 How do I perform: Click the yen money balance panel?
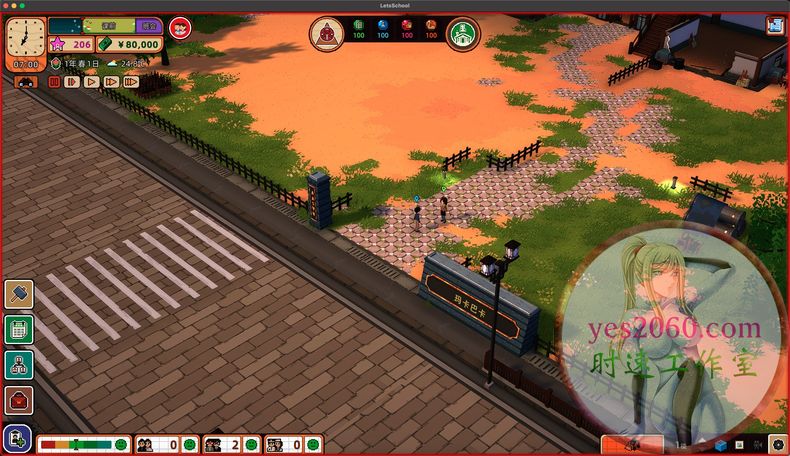(x=131, y=44)
